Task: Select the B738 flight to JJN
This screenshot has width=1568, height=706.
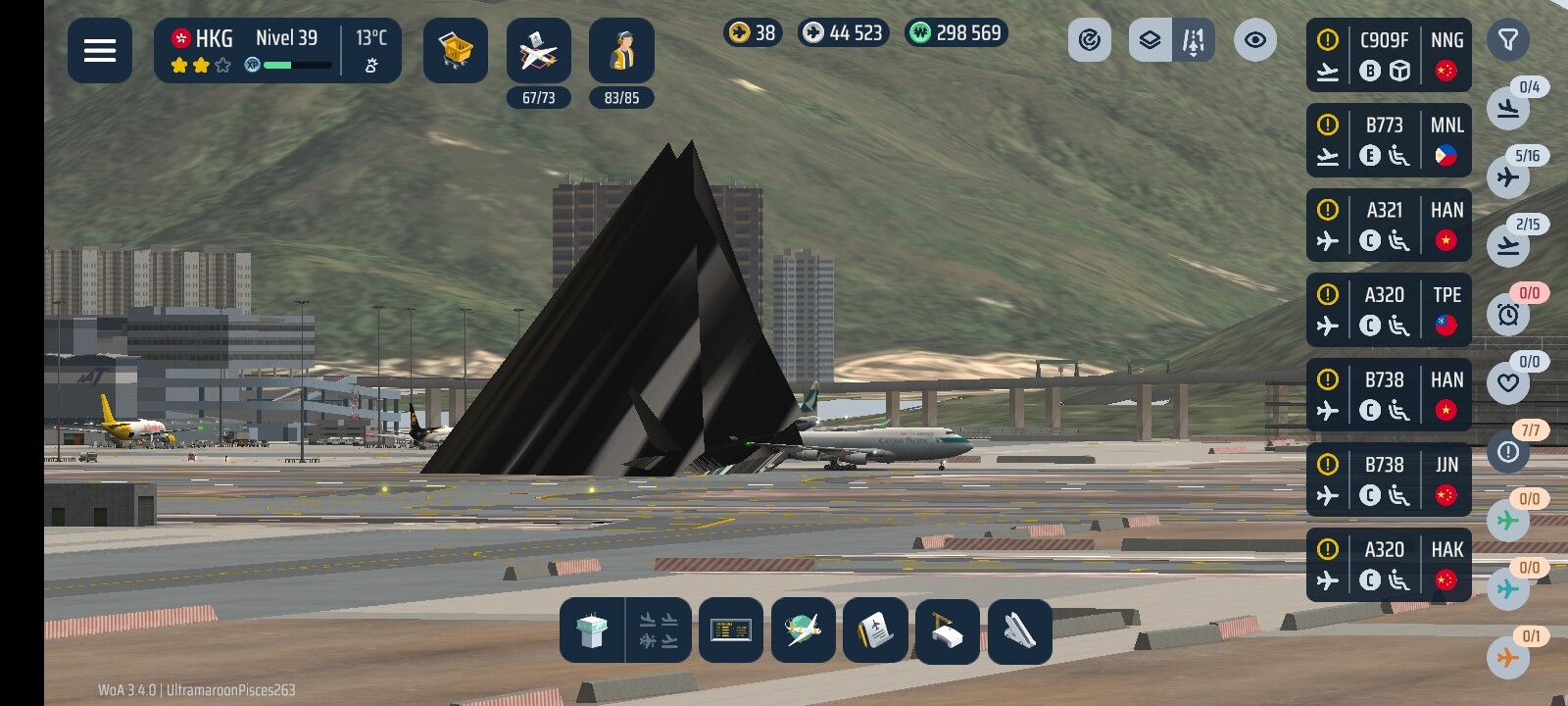Action: (1389, 479)
